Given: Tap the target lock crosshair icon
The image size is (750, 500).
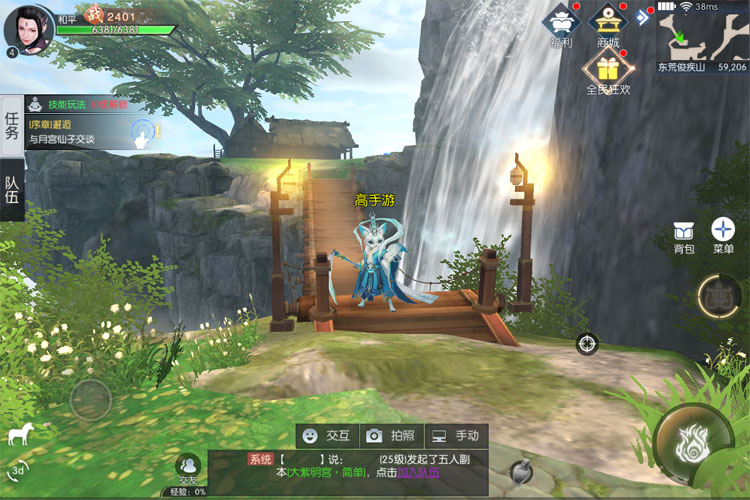Looking at the screenshot, I should tap(587, 344).
